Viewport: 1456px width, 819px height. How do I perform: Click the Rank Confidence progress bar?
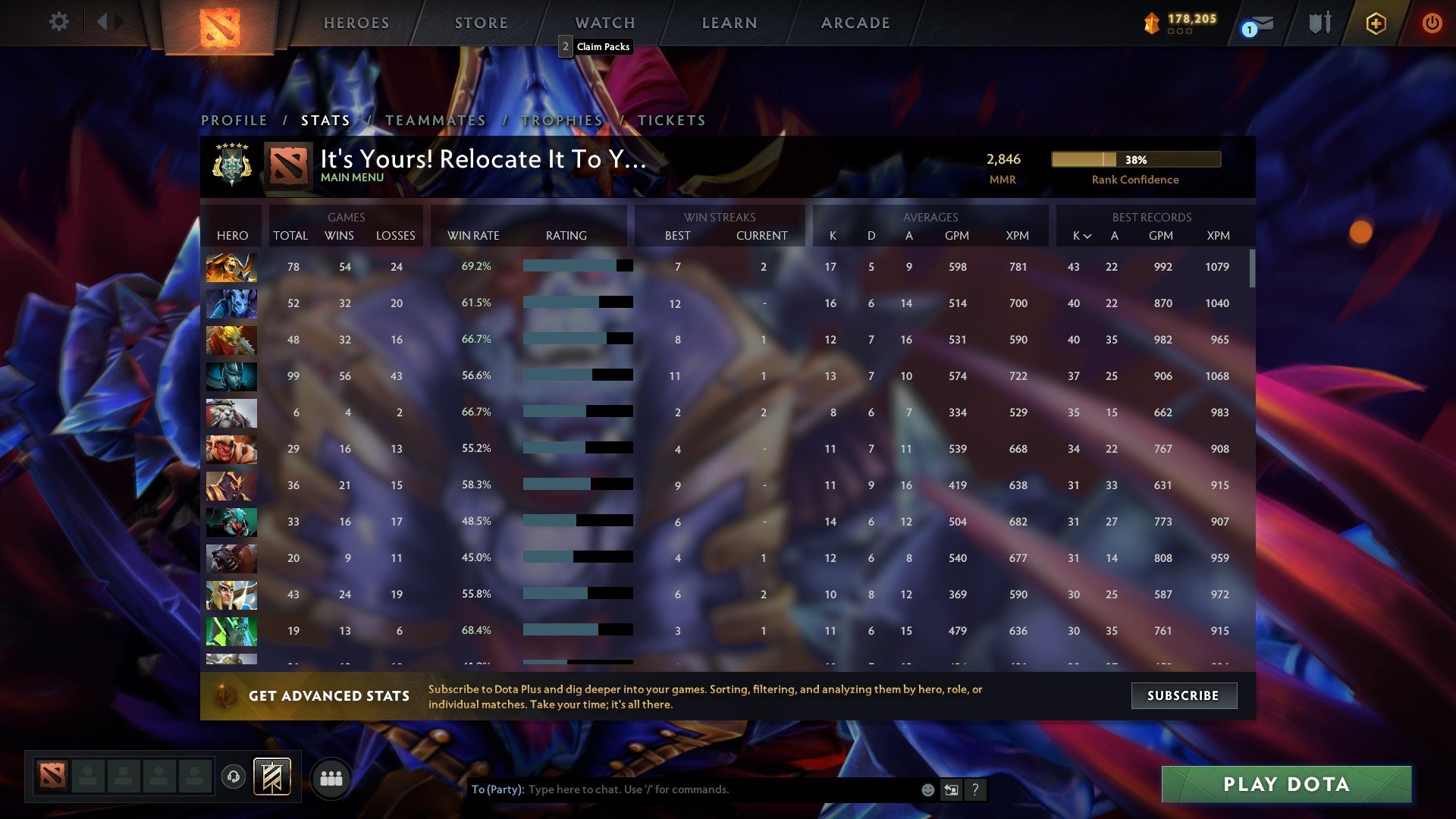coord(1134,159)
